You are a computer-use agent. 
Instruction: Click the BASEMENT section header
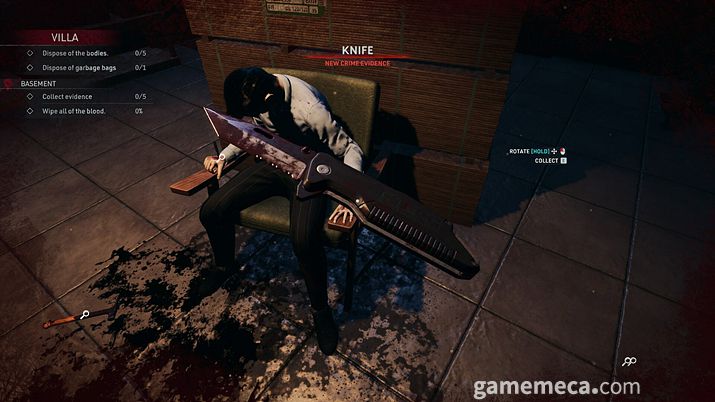(38, 82)
